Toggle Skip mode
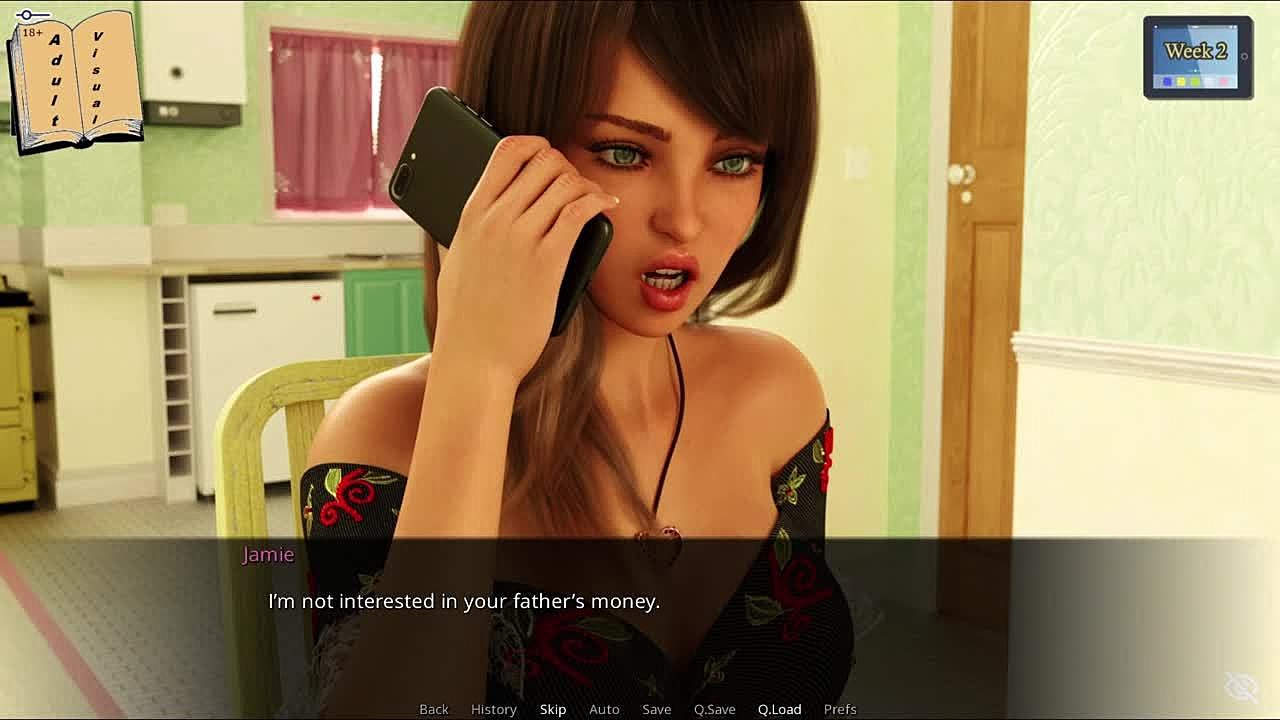This screenshot has width=1280, height=720. pyautogui.click(x=553, y=709)
